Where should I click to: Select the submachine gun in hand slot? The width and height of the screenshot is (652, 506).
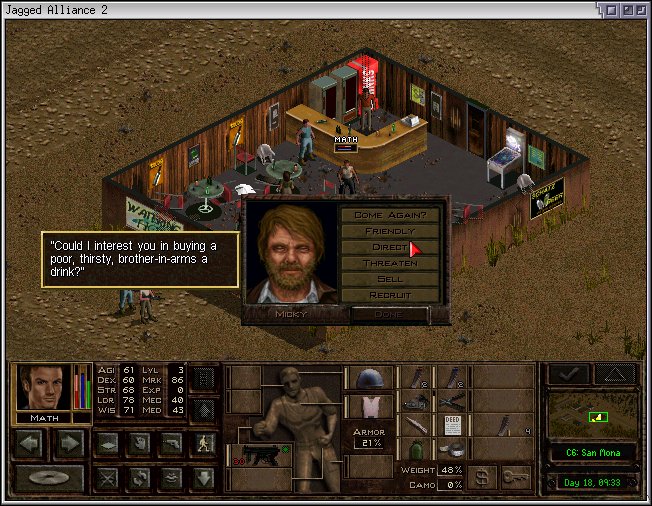tap(257, 456)
